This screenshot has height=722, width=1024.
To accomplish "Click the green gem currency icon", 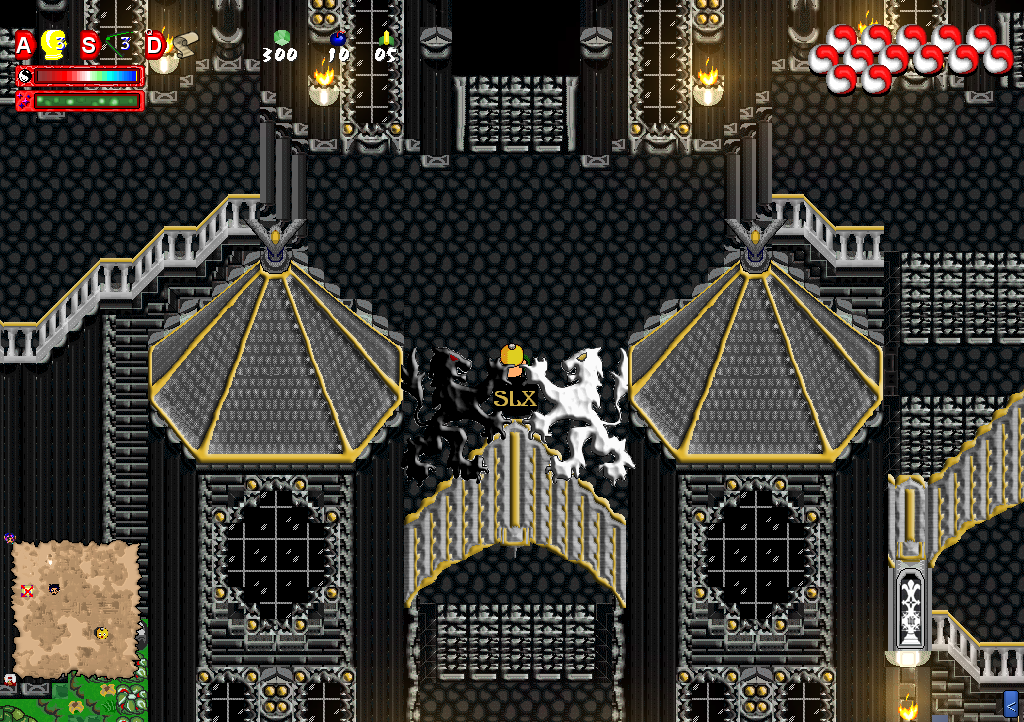I will 281,38.
